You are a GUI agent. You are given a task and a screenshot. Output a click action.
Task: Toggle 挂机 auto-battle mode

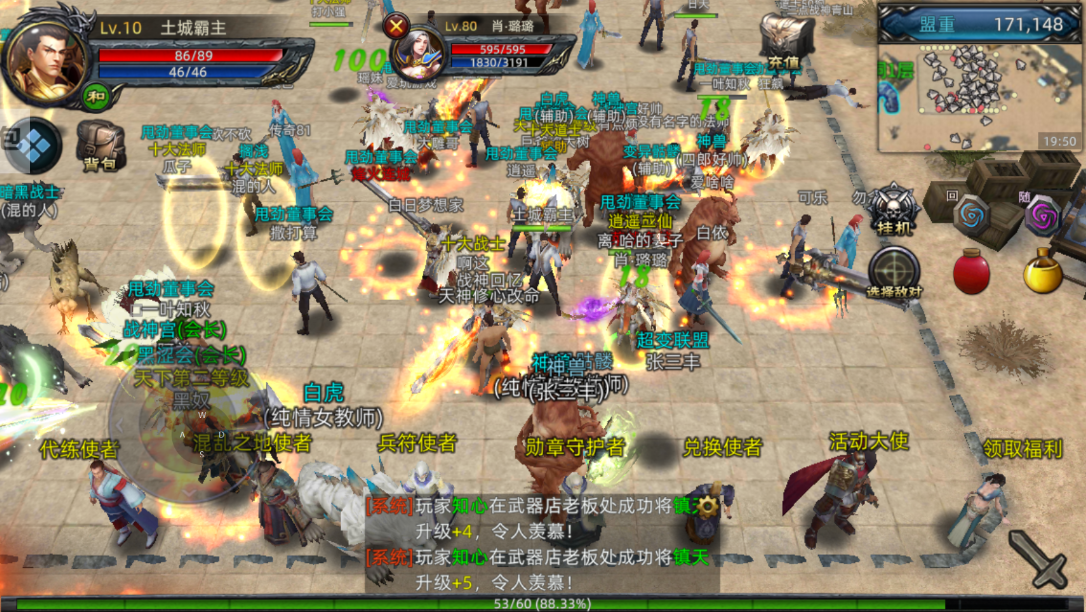pos(892,210)
